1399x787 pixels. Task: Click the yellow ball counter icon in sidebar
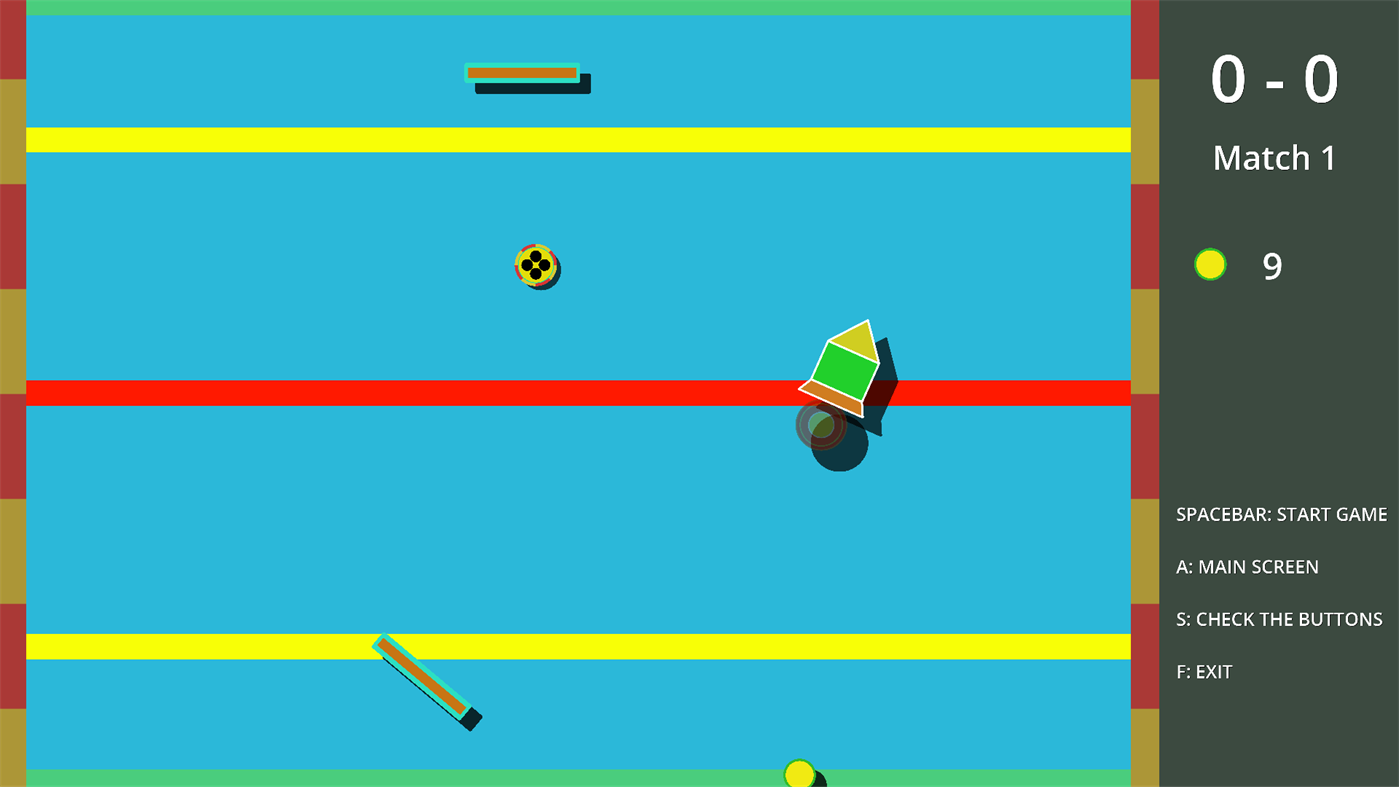click(1209, 264)
